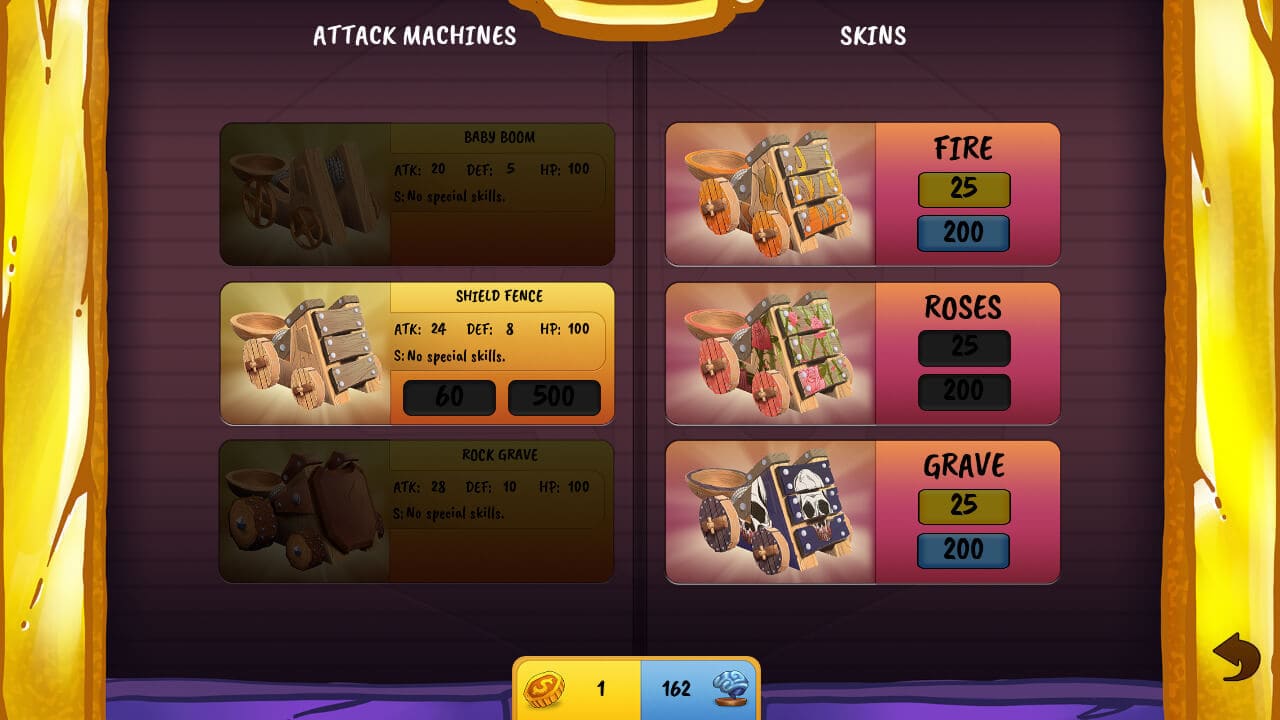Image resolution: width=1280 pixels, height=720 pixels.
Task: Open the Skins section header
Action: click(x=872, y=36)
